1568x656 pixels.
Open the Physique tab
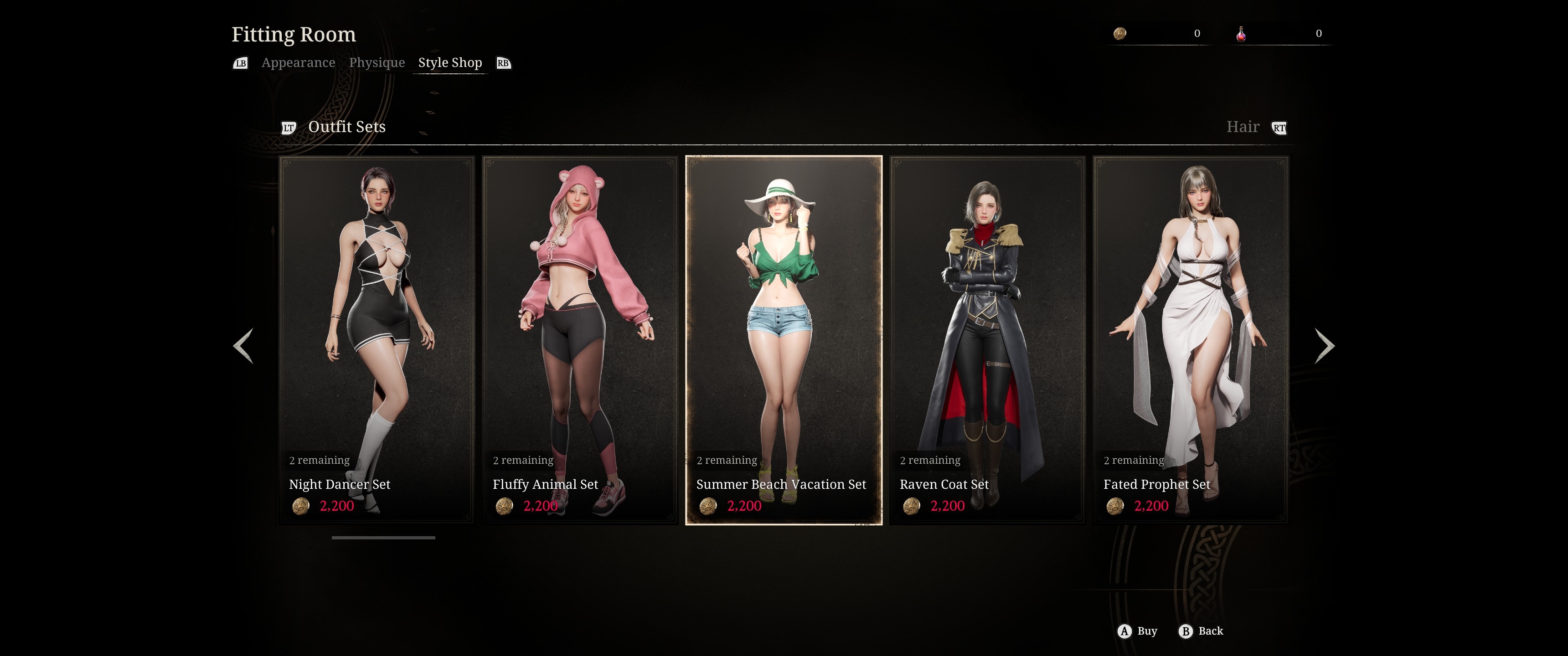(x=377, y=63)
